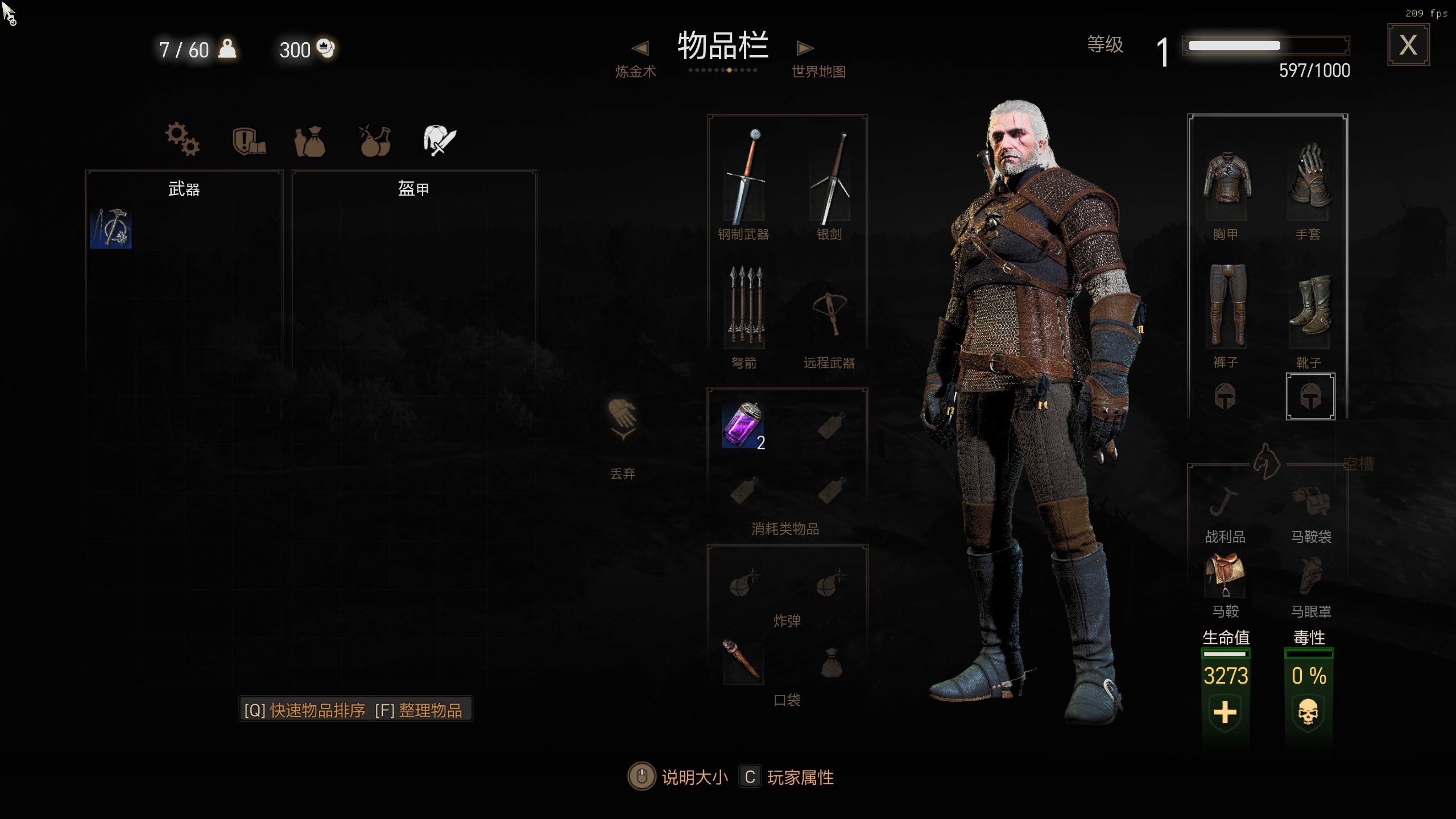Close the inventory with the X button
The width and height of the screenshot is (1456, 819).
tap(1408, 45)
